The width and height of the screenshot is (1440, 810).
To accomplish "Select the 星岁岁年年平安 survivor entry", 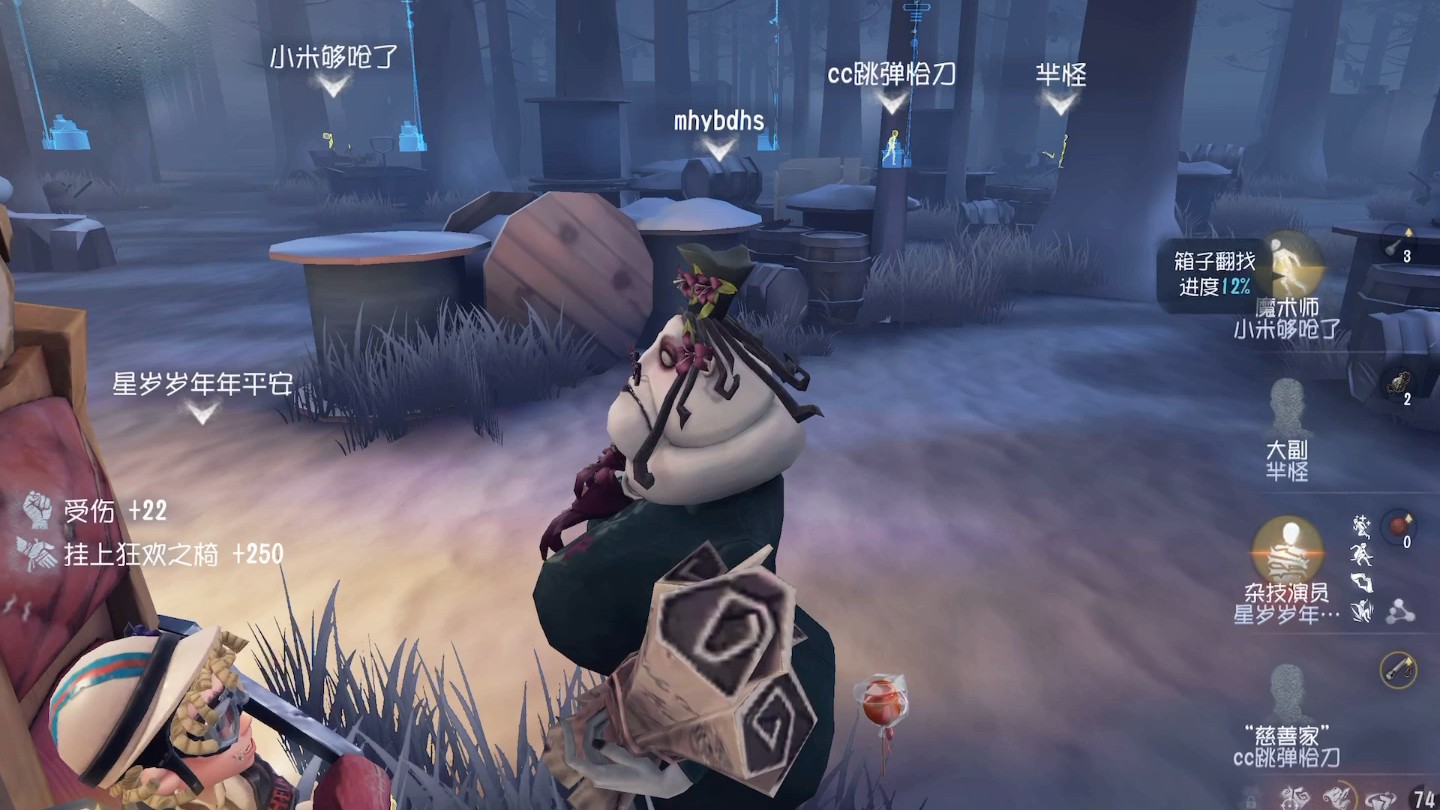I will coord(200,385).
